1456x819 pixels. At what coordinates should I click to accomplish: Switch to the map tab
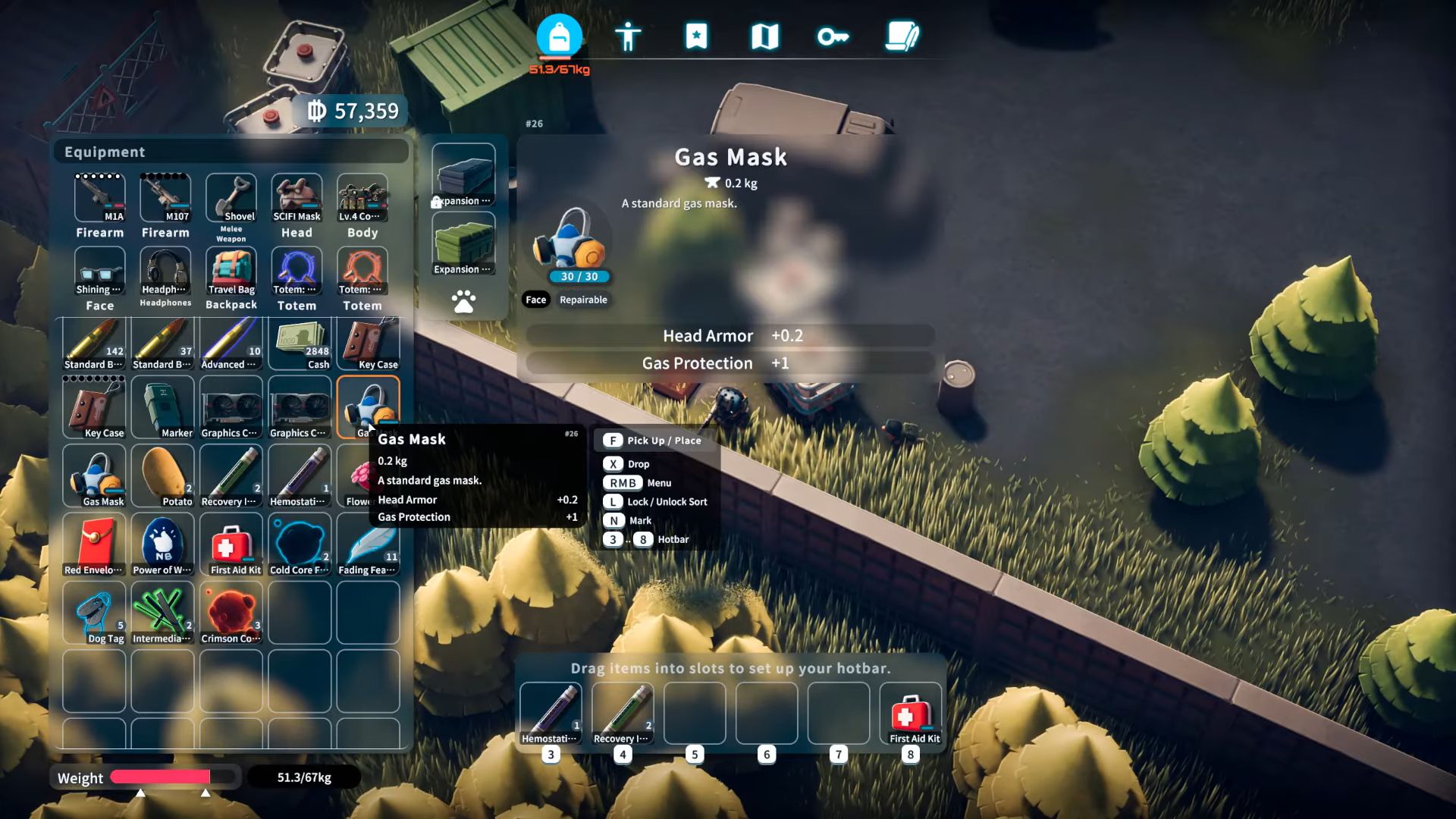pyautogui.click(x=764, y=36)
